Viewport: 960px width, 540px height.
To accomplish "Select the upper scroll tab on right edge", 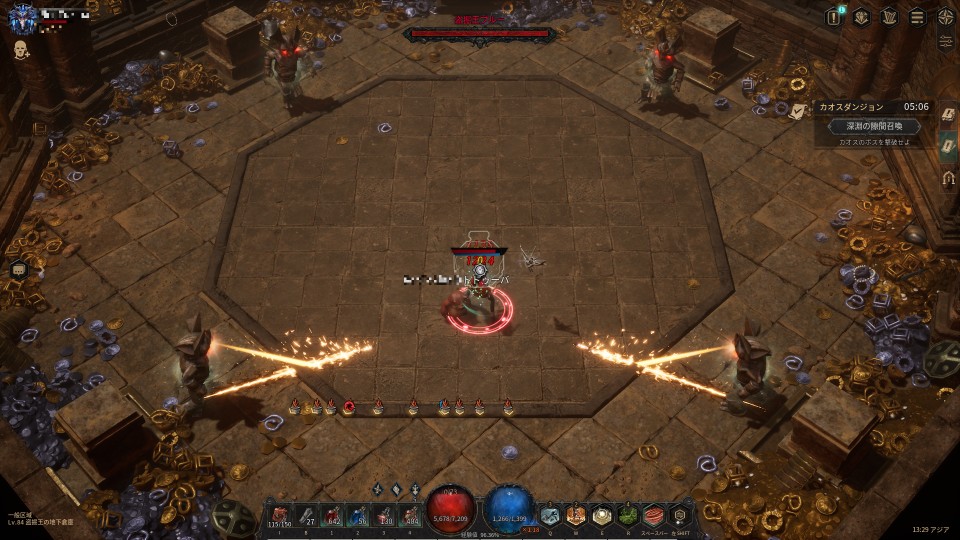I will [948, 116].
